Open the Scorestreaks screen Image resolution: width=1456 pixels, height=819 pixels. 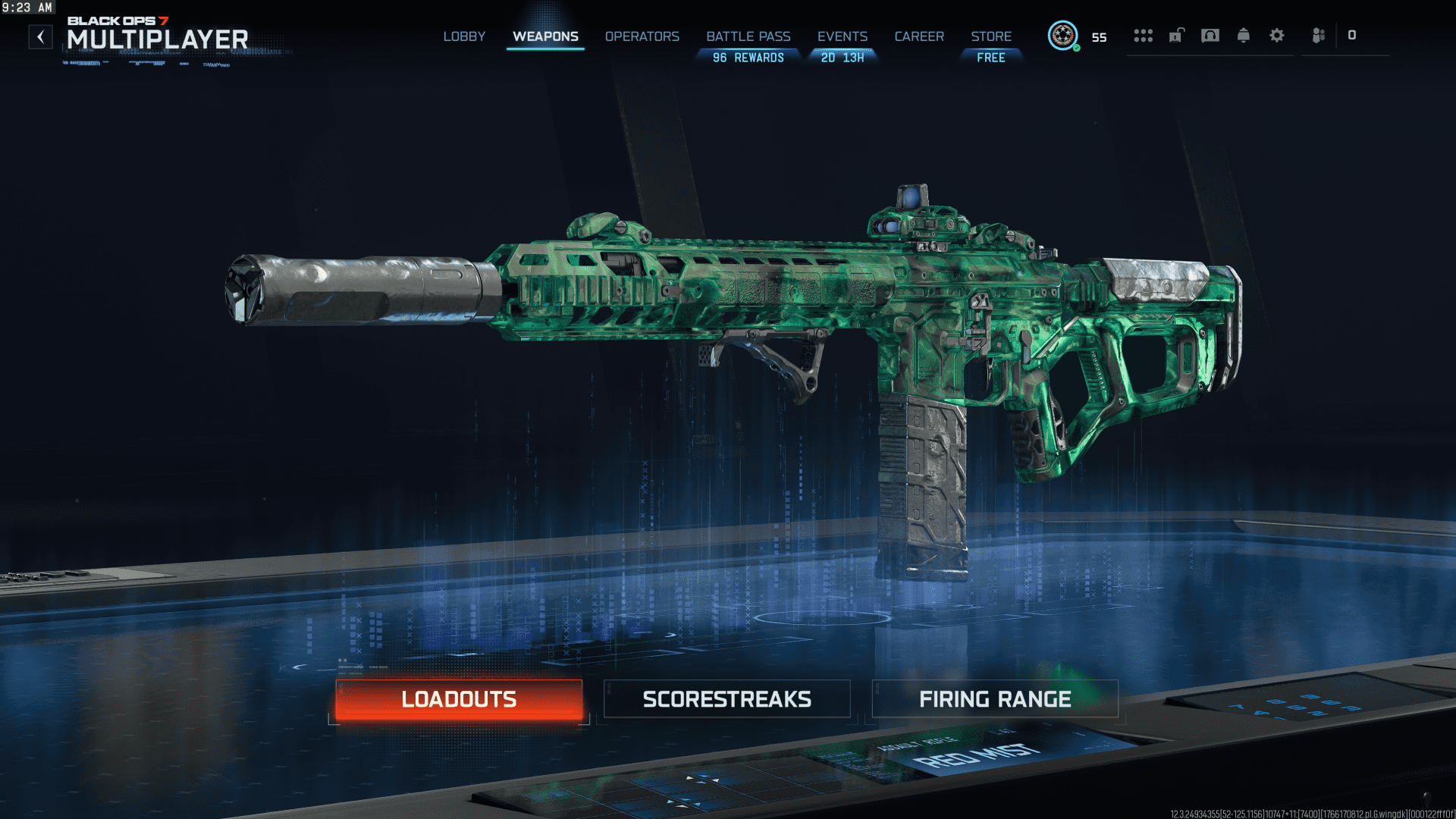726,699
